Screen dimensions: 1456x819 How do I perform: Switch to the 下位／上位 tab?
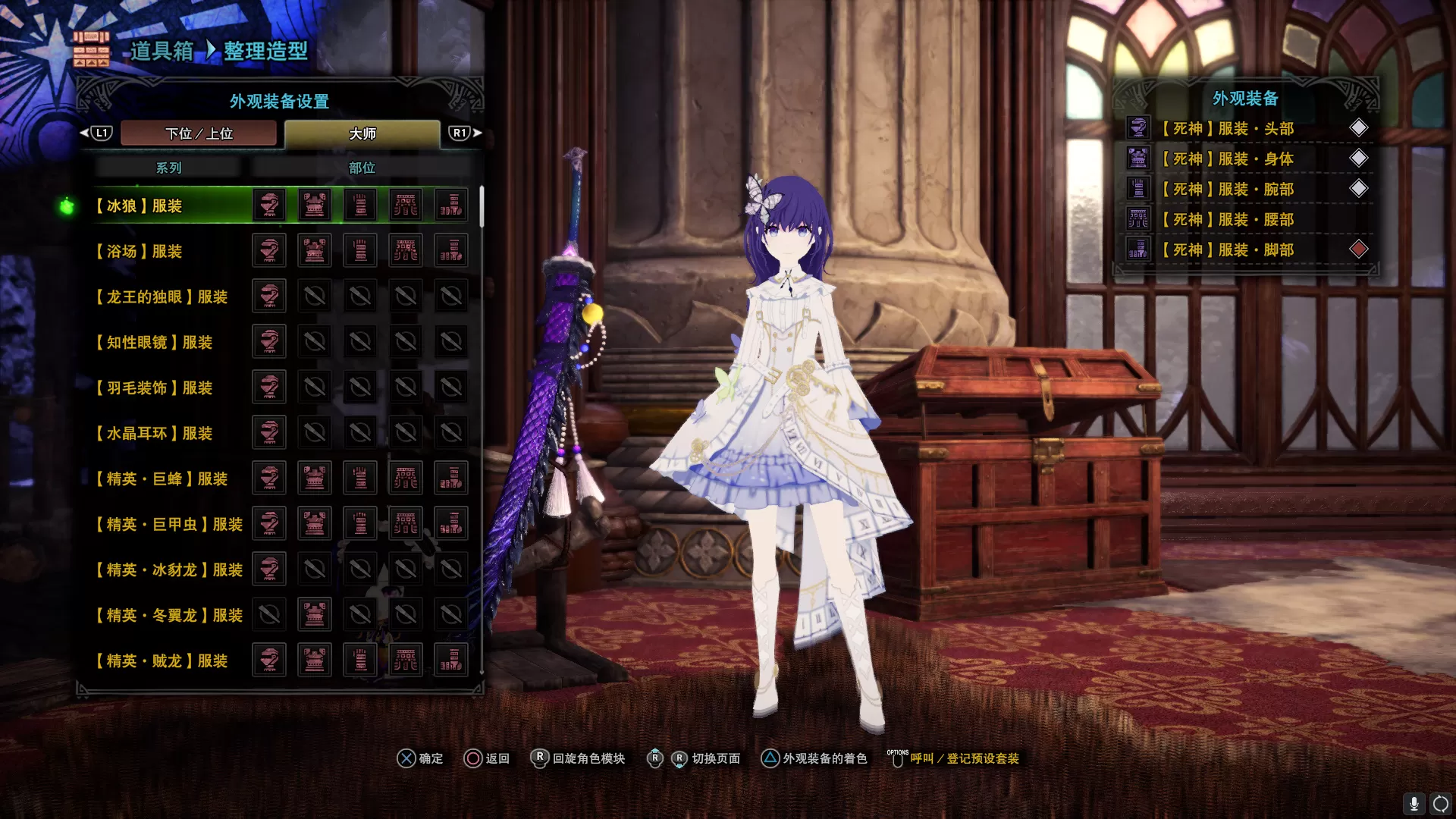point(199,133)
